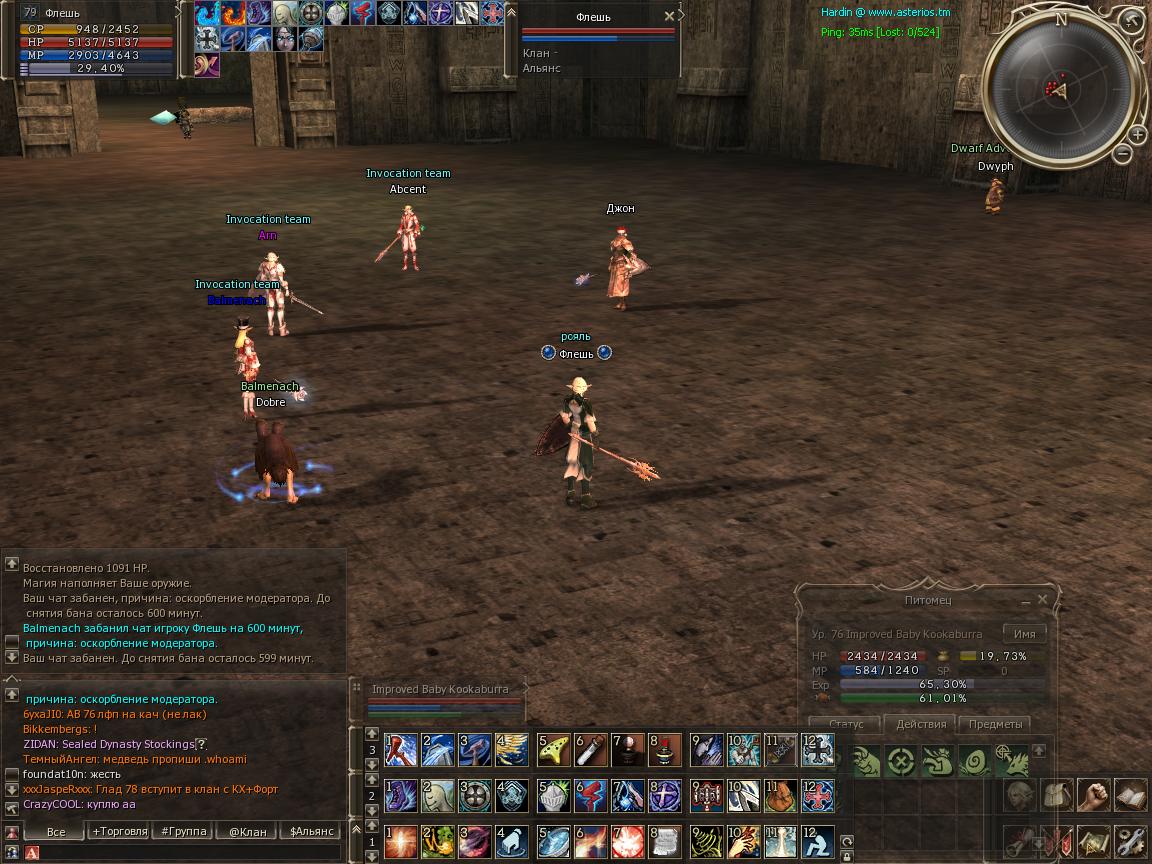Close the Флешь target window

pos(669,17)
